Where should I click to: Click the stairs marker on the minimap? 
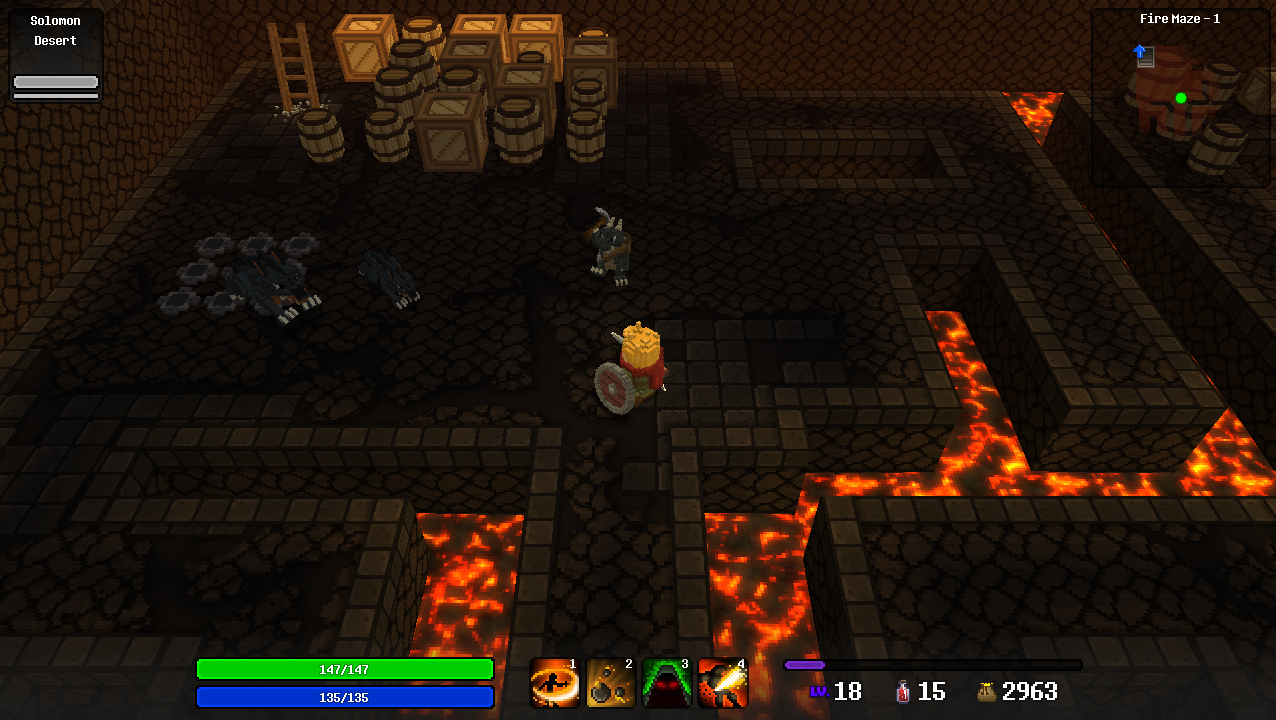[x=1145, y=56]
